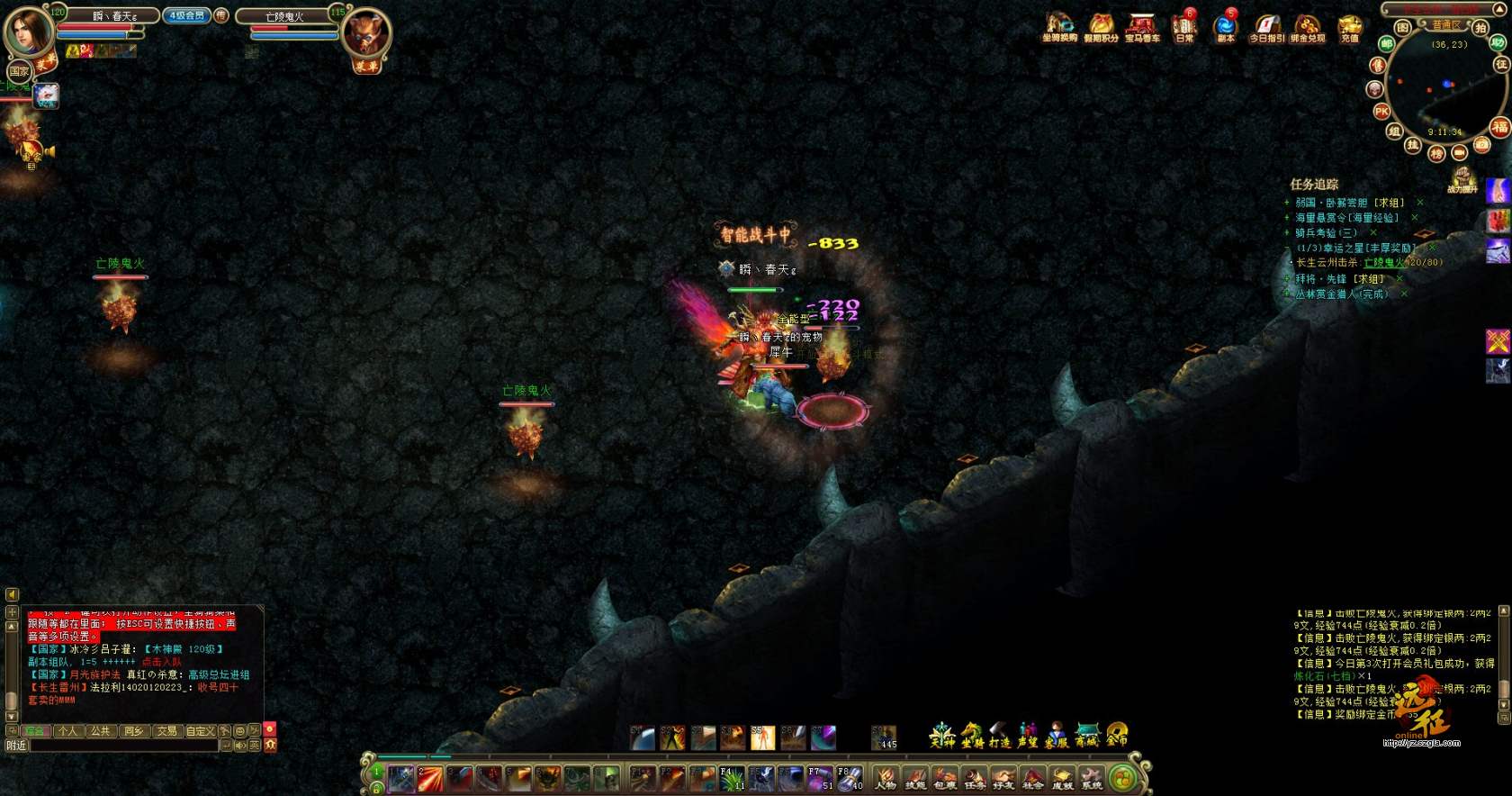Click the 充值 recharge icon
The width and height of the screenshot is (1512, 796).
pyautogui.click(x=1349, y=27)
